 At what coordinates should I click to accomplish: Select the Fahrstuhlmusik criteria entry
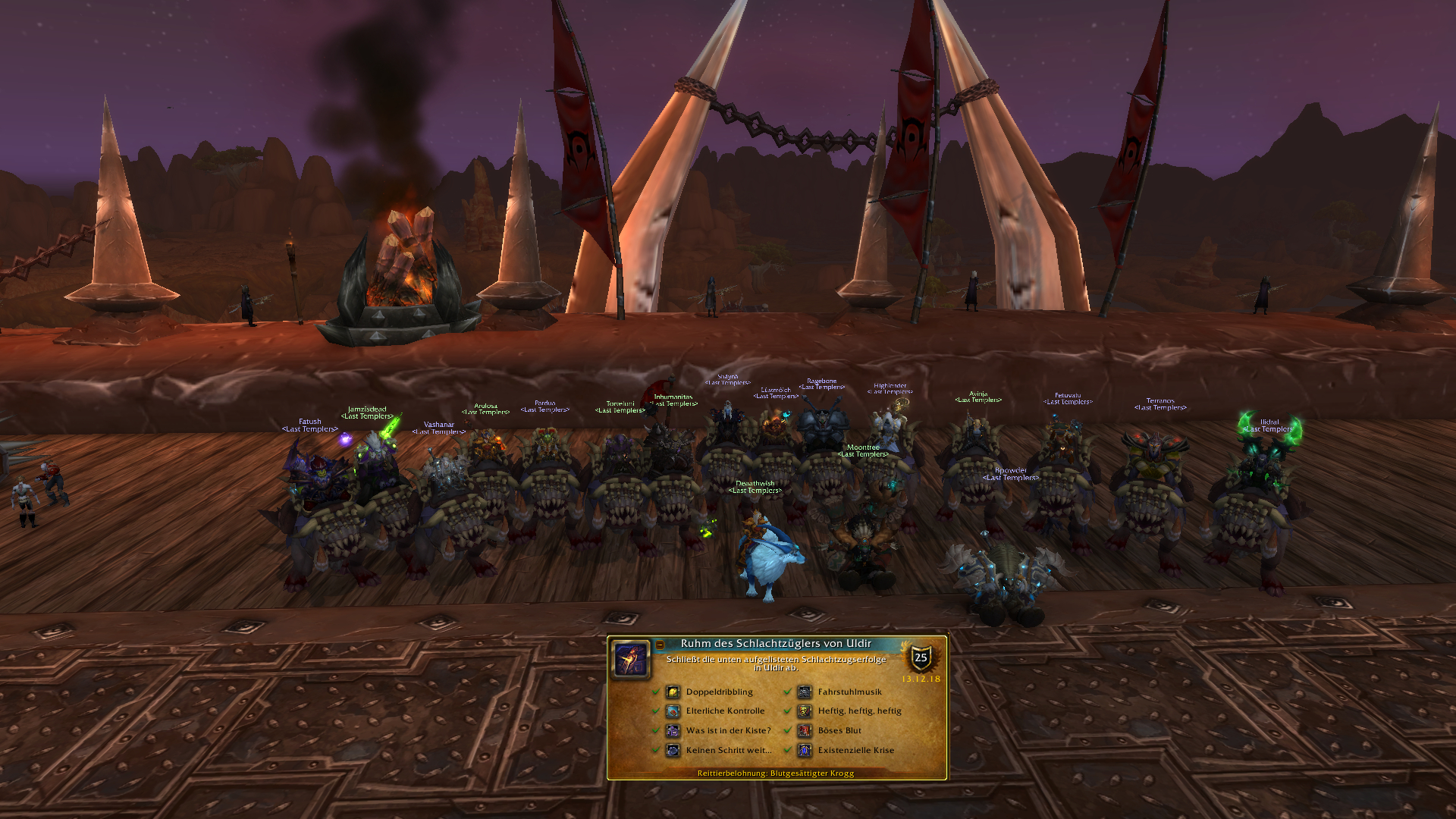(x=849, y=692)
